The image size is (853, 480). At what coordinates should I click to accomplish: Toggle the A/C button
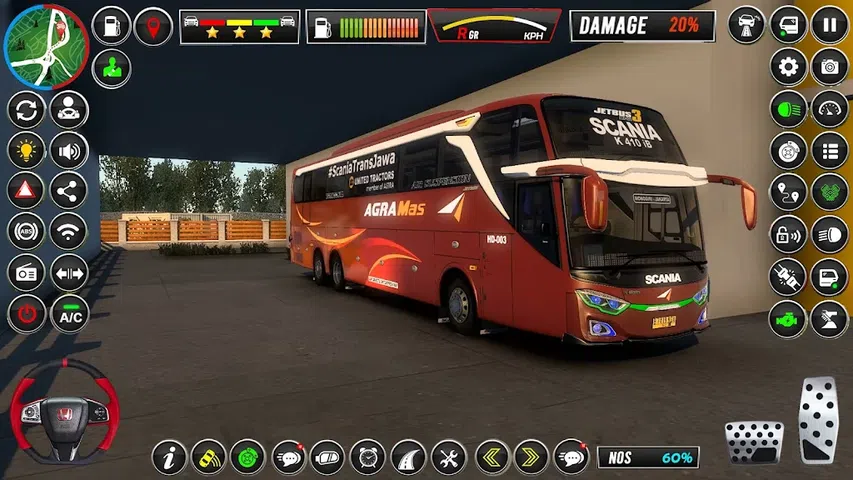(x=69, y=314)
